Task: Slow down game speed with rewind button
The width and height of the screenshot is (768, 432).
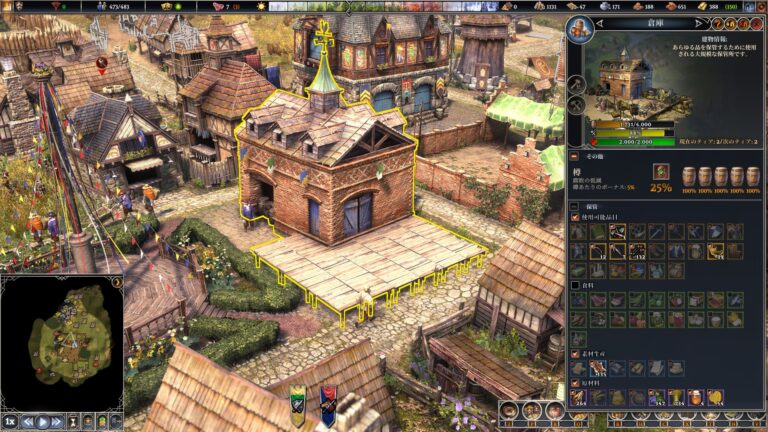Action: coord(28,421)
